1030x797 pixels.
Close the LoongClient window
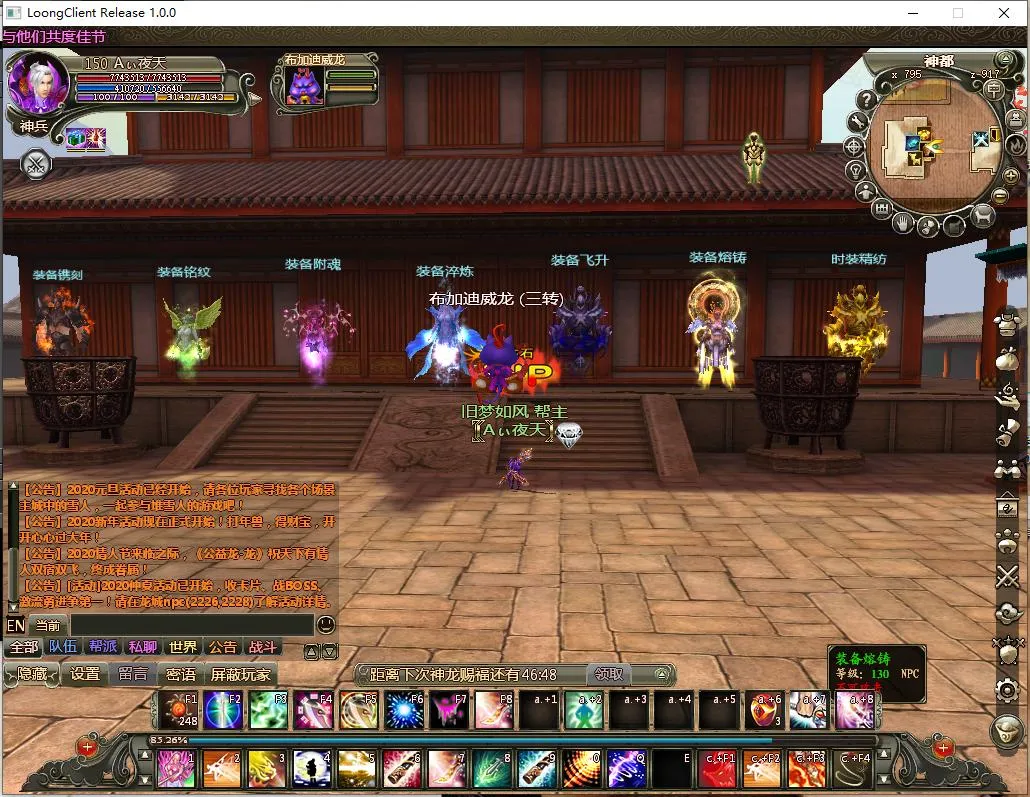[1003, 13]
